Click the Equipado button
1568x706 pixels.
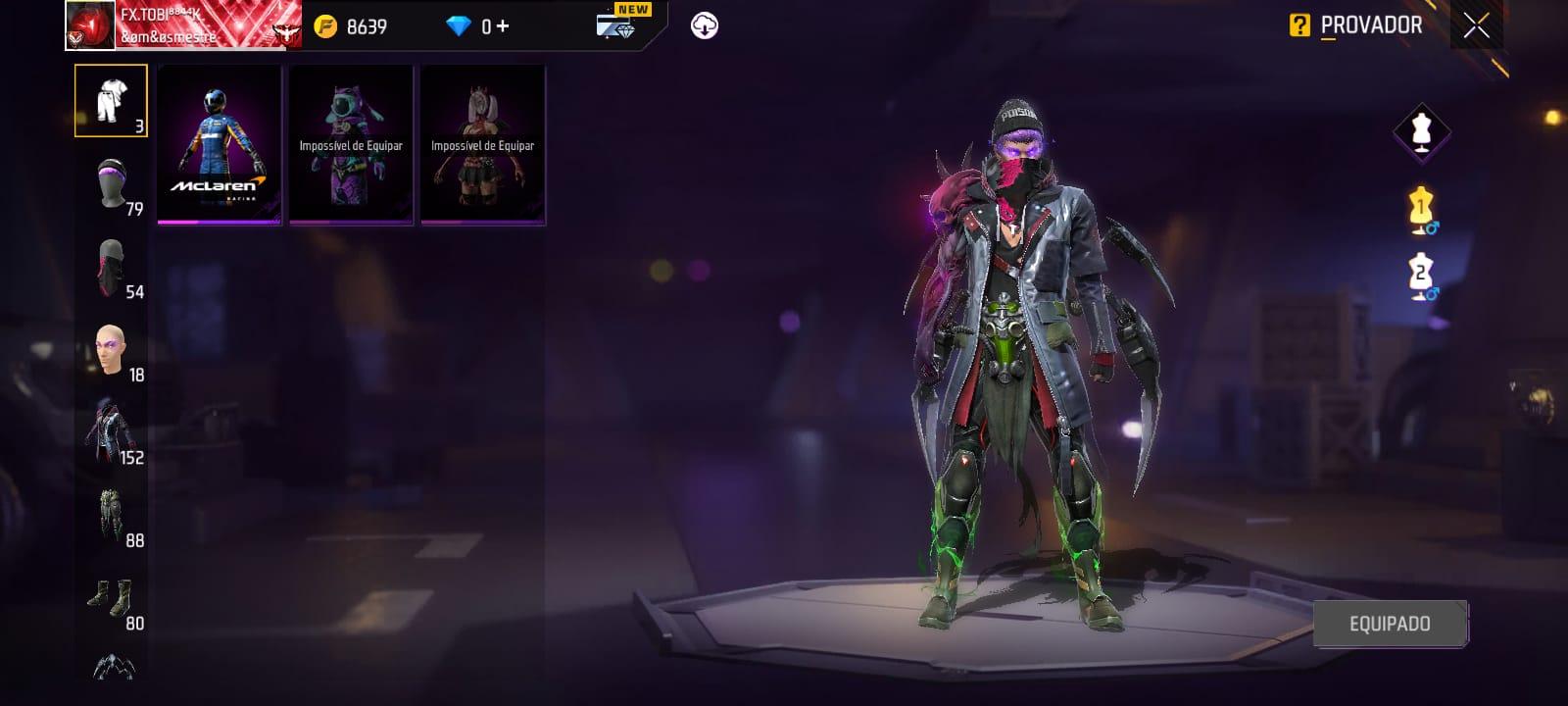(x=1390, y=624)
